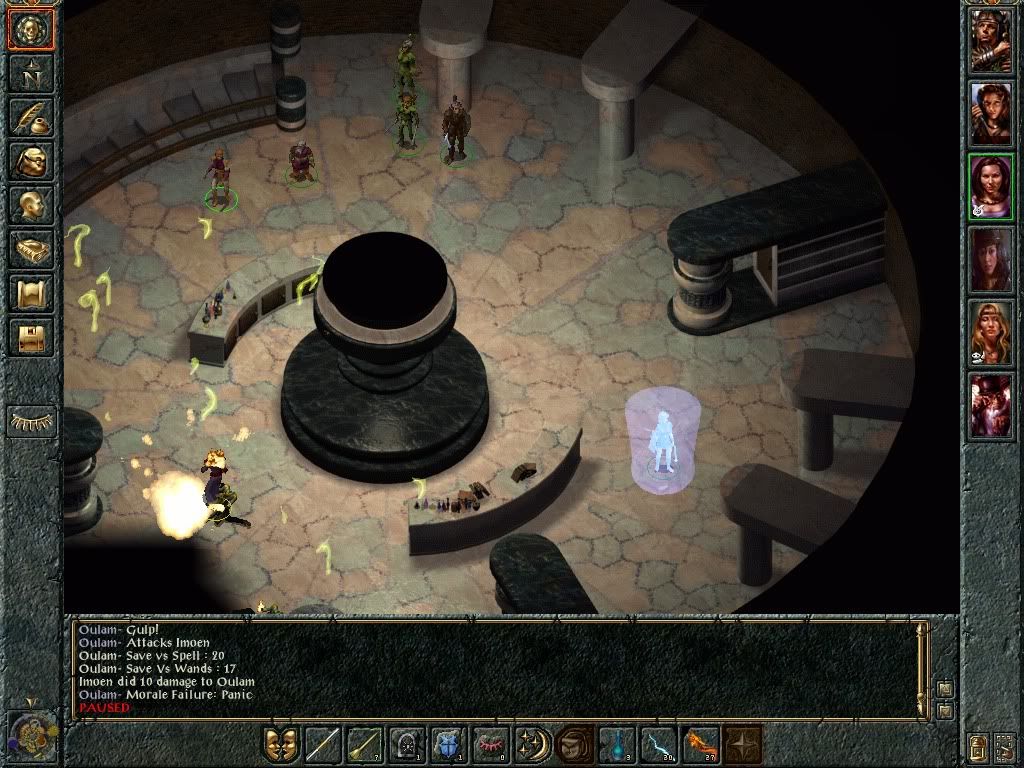Select the green-highlighted third party portrait
The width and height of the screenshot is (1024, 768).
[x=991, y=186]
